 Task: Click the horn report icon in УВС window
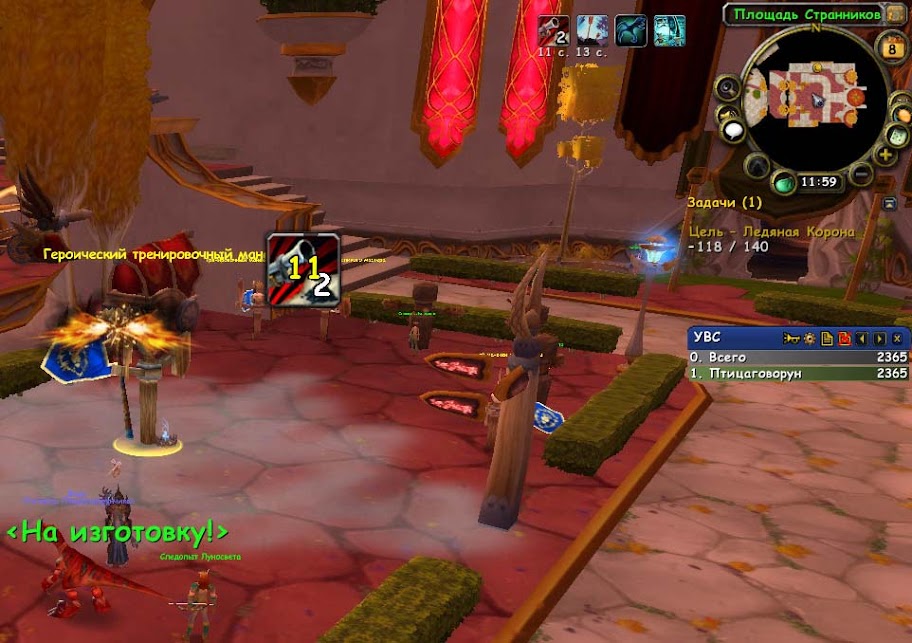point(795,338)
